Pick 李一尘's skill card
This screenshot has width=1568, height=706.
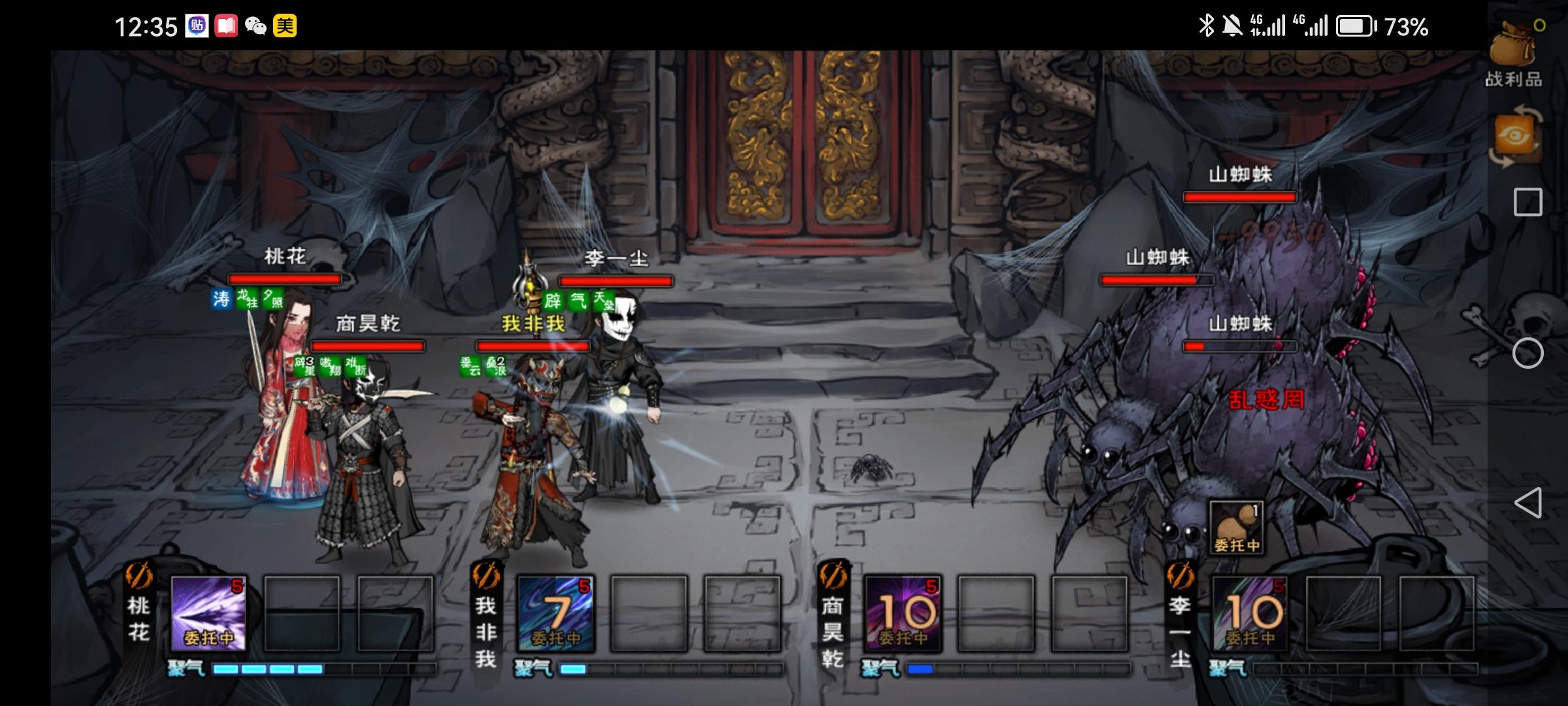1250,614
